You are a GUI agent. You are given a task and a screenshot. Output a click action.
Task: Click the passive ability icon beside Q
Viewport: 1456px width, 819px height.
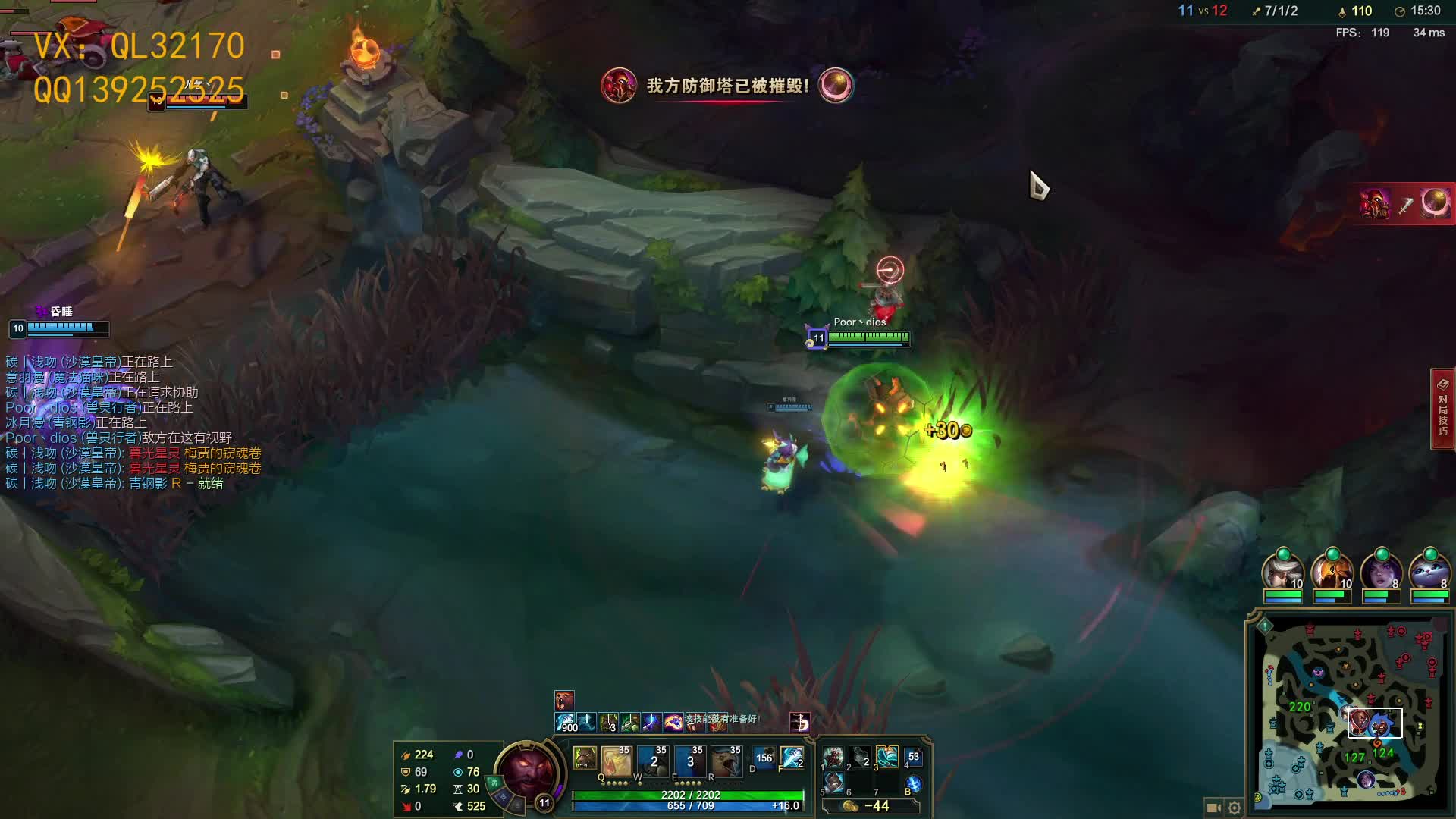pyautogui.click(x=584, y=758)
